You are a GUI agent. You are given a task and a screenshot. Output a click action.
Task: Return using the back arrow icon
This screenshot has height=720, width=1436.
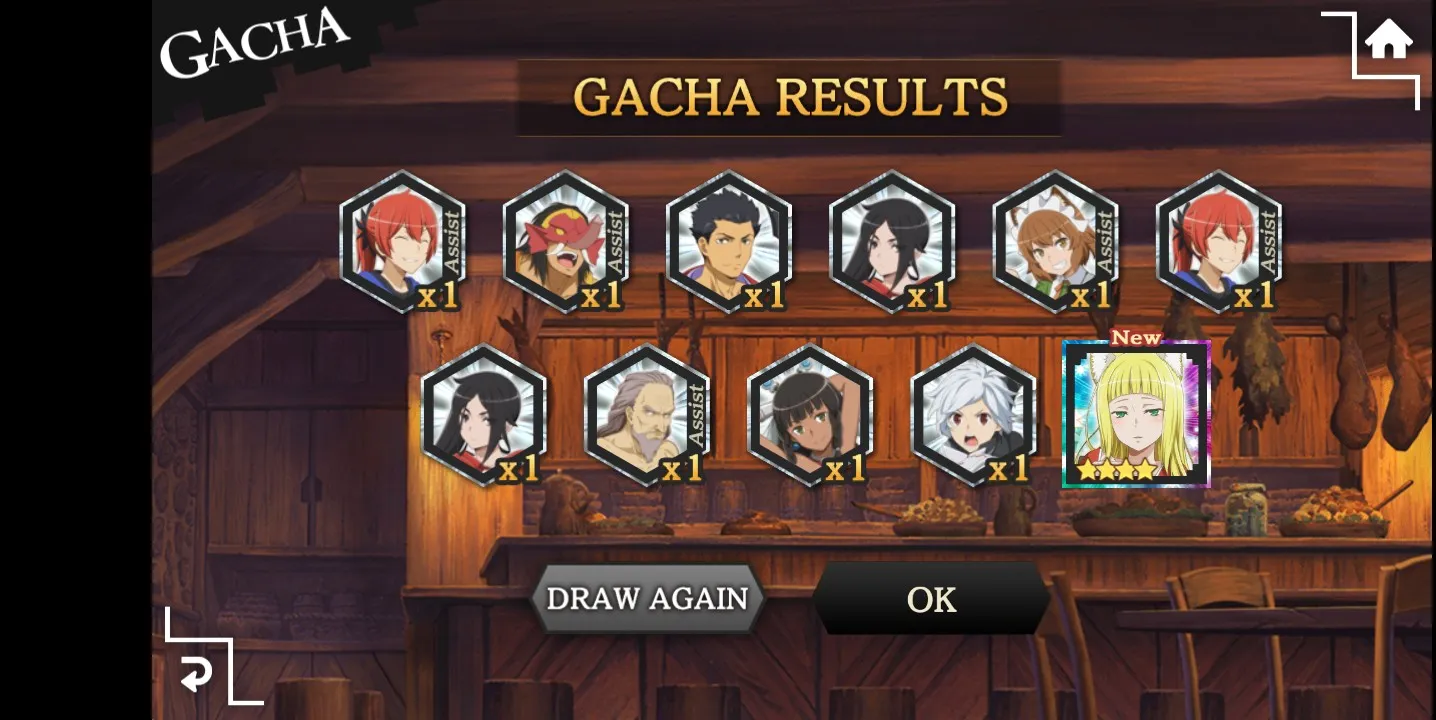(196, 675)
